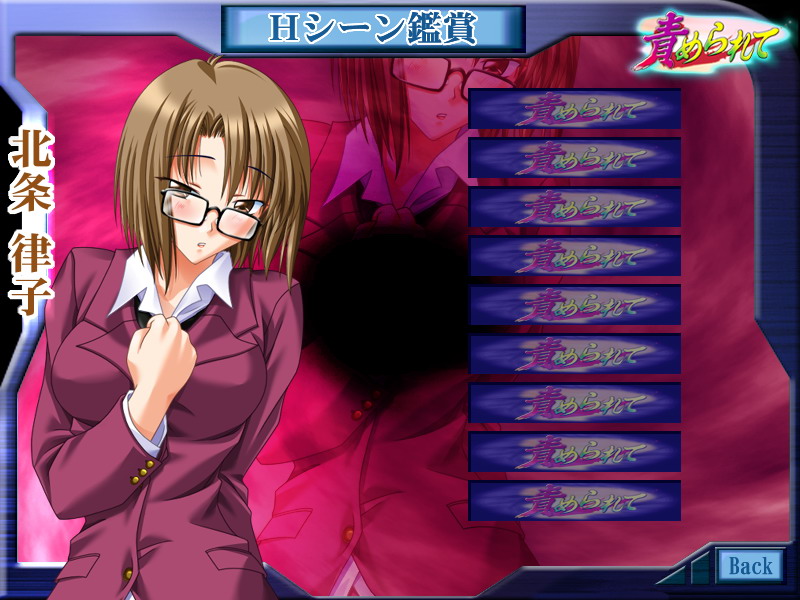This screenshot has height=600, width=800.
Task: Click the Back button
Action: (x=750, y=566)
